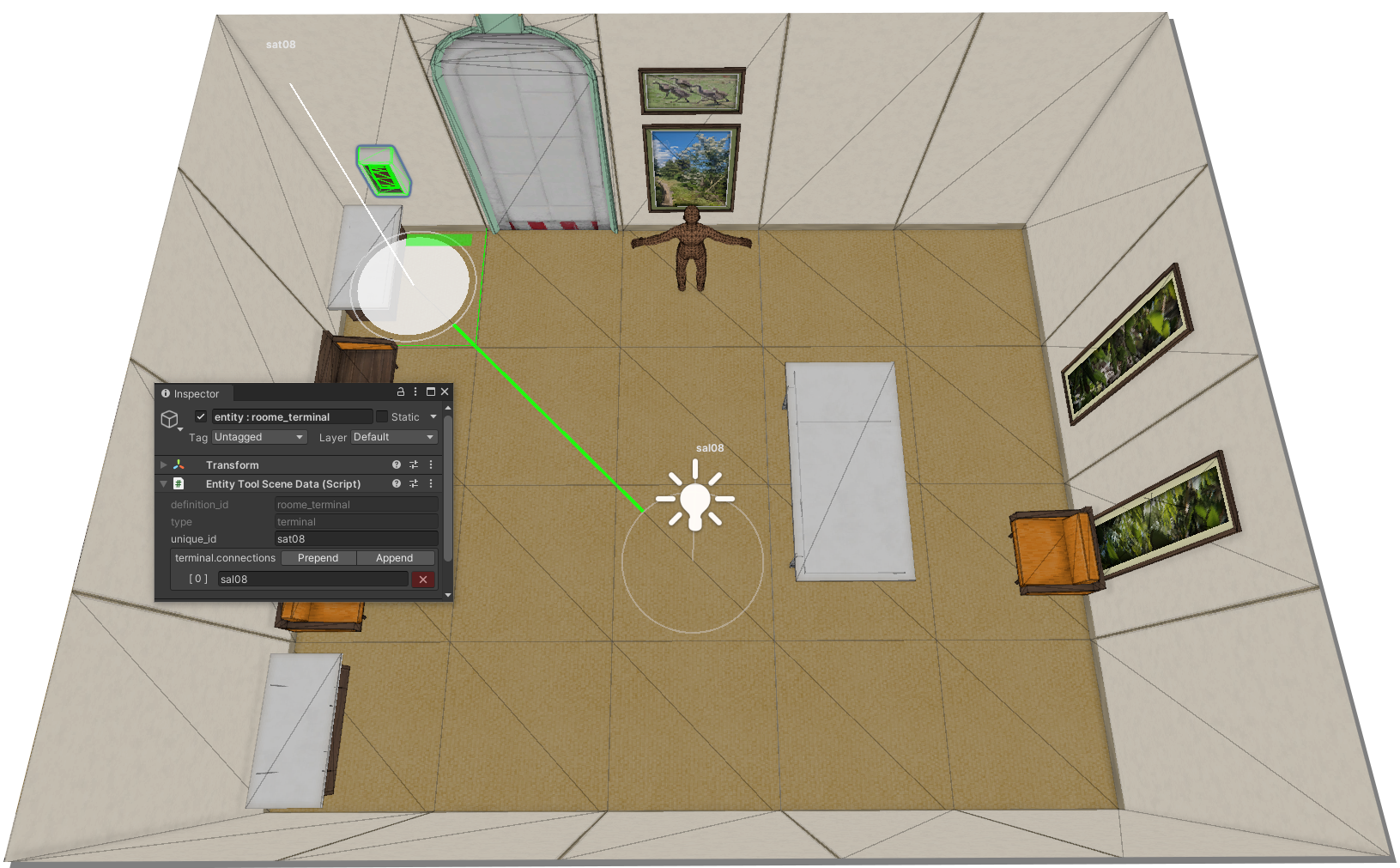
Task: Click the cube icon beside the entity name
Action: [x=170, y=419]
